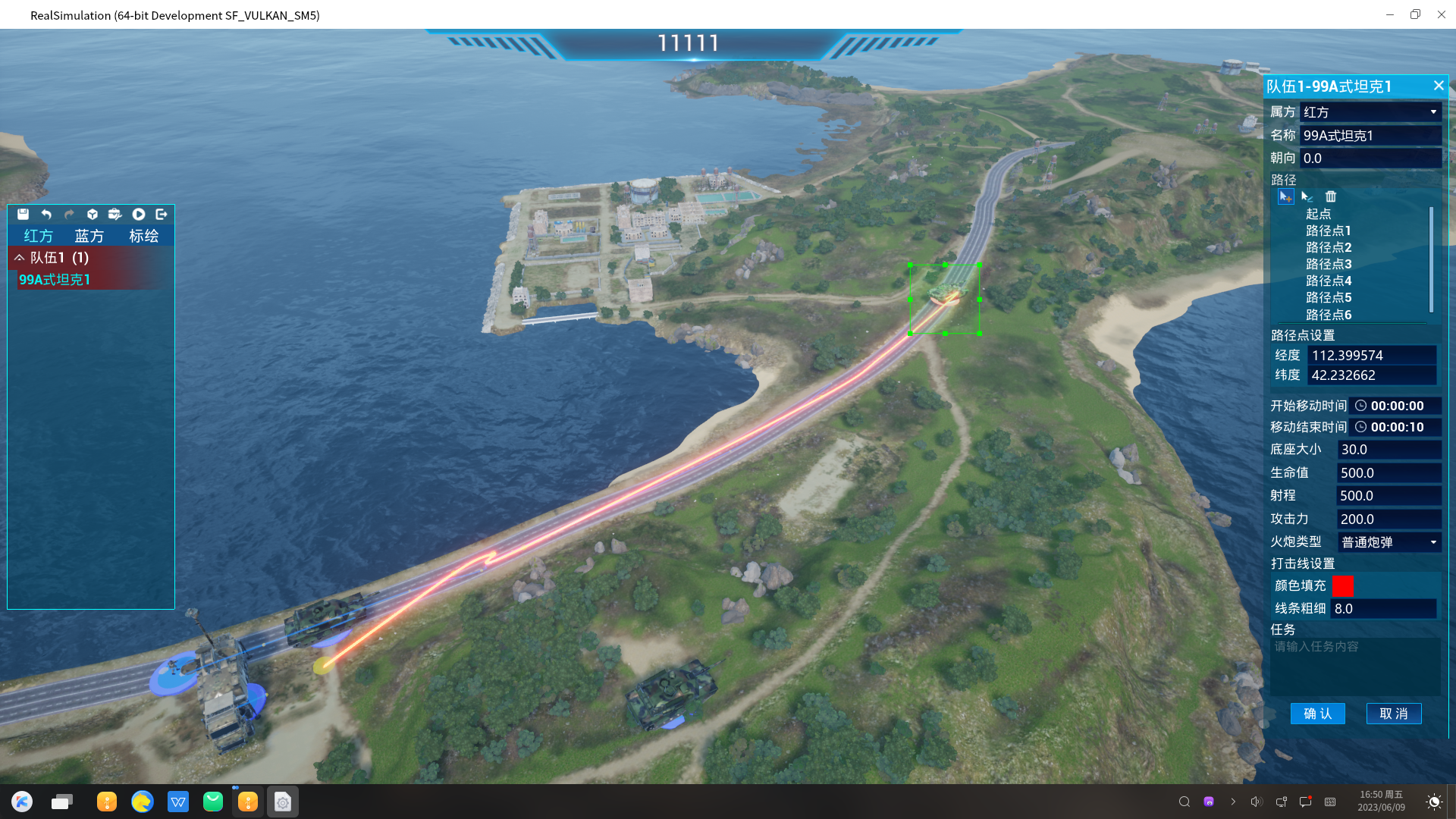Pick the red strike line color swatch
Image resolution: width=1456 pixels, height=819 pixels.
[x=1343, y=586]
